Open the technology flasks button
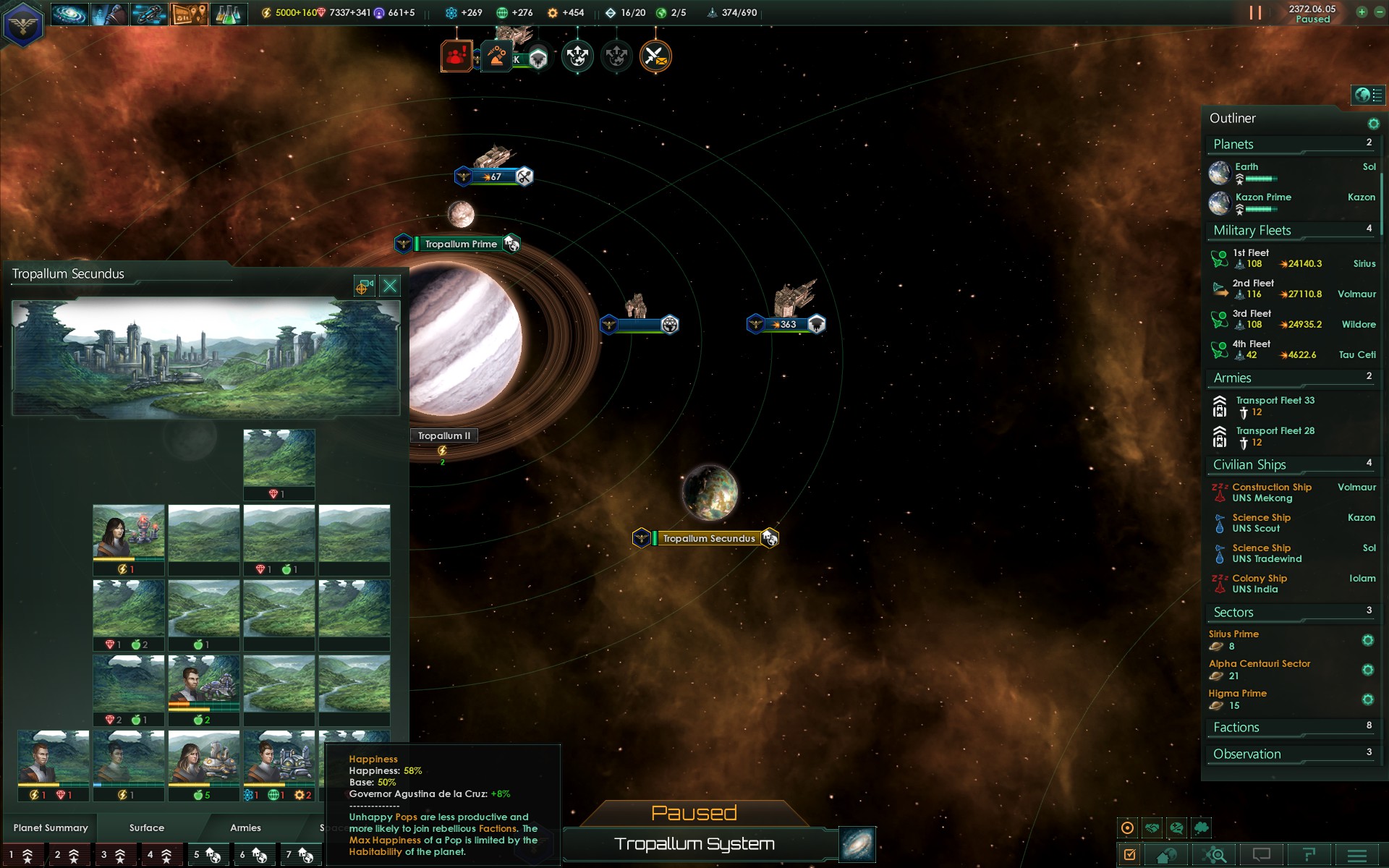1389x868 pixels. [x=229, y=14]
